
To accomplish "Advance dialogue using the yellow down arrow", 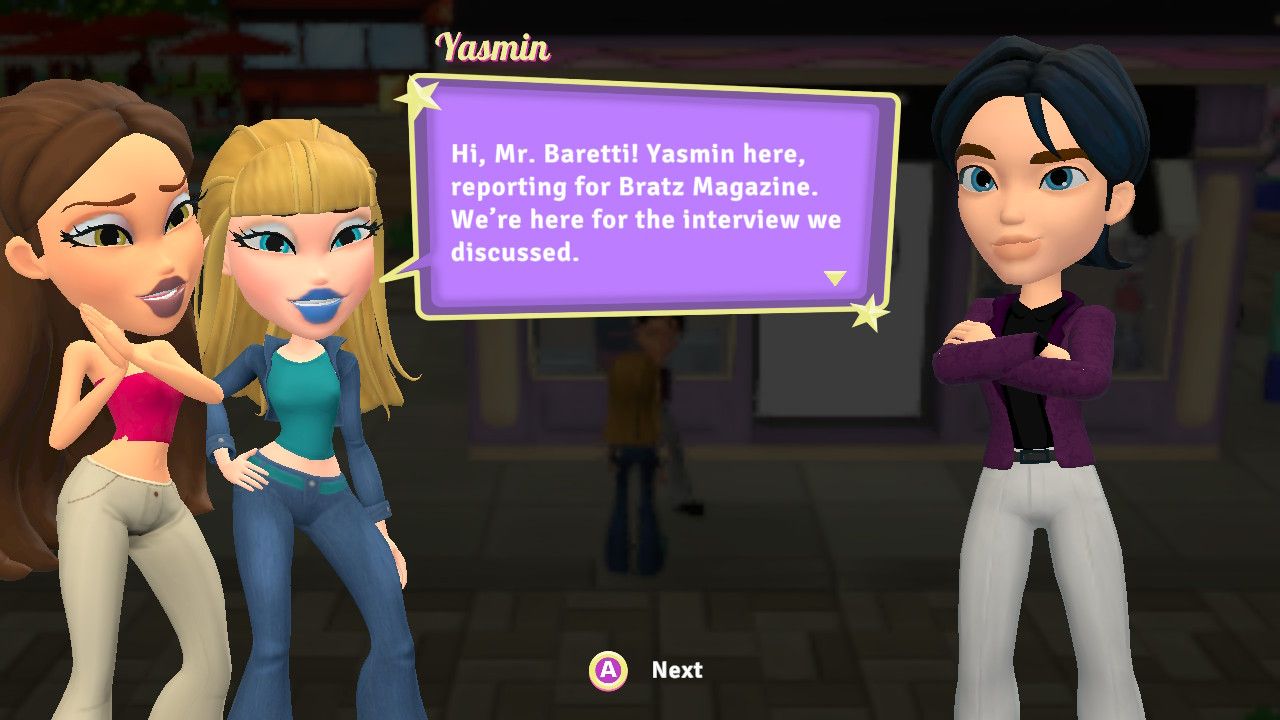I will [835, 278].
